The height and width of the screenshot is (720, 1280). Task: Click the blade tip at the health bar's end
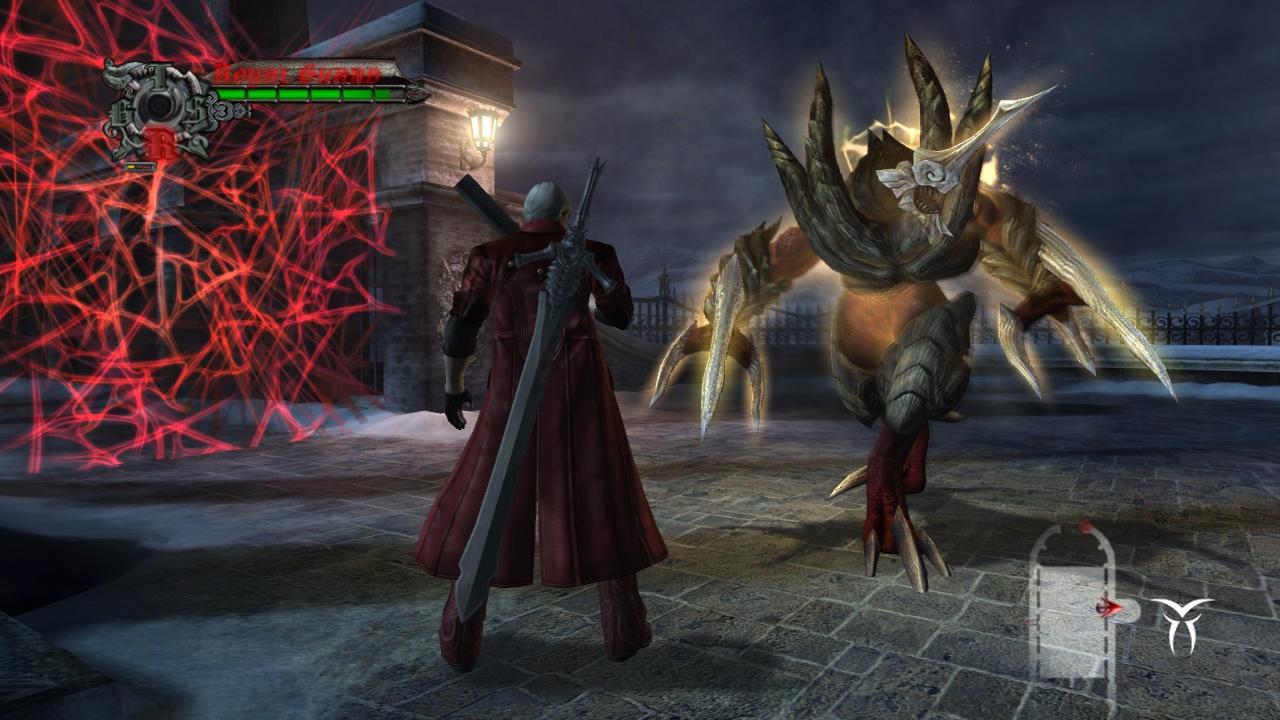click(x=416, y=94)
